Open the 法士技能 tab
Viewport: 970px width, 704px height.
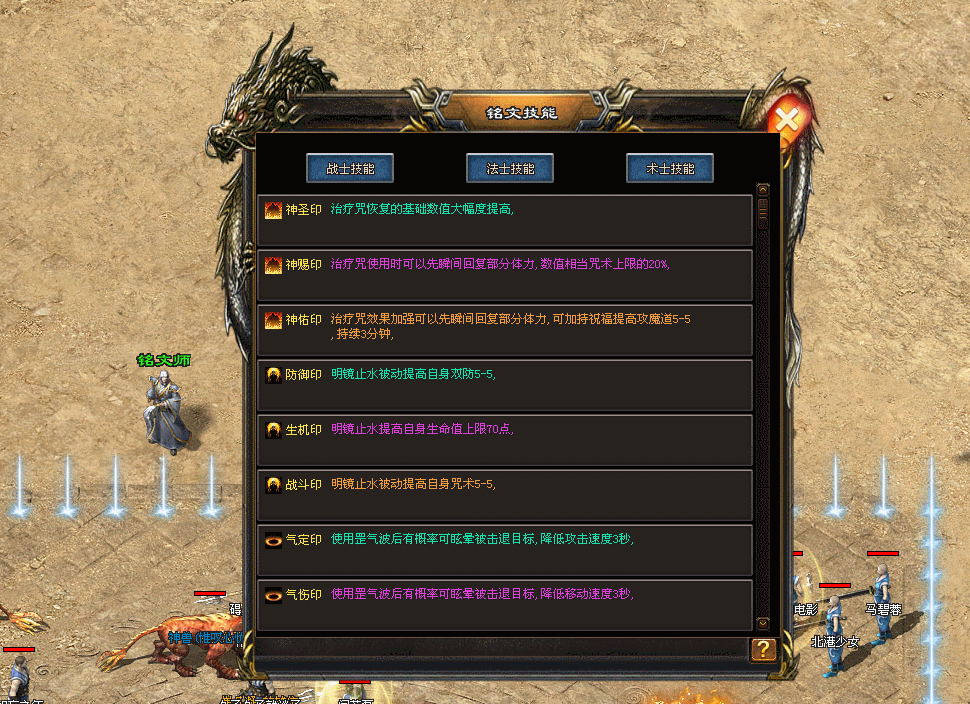(510, 168)
